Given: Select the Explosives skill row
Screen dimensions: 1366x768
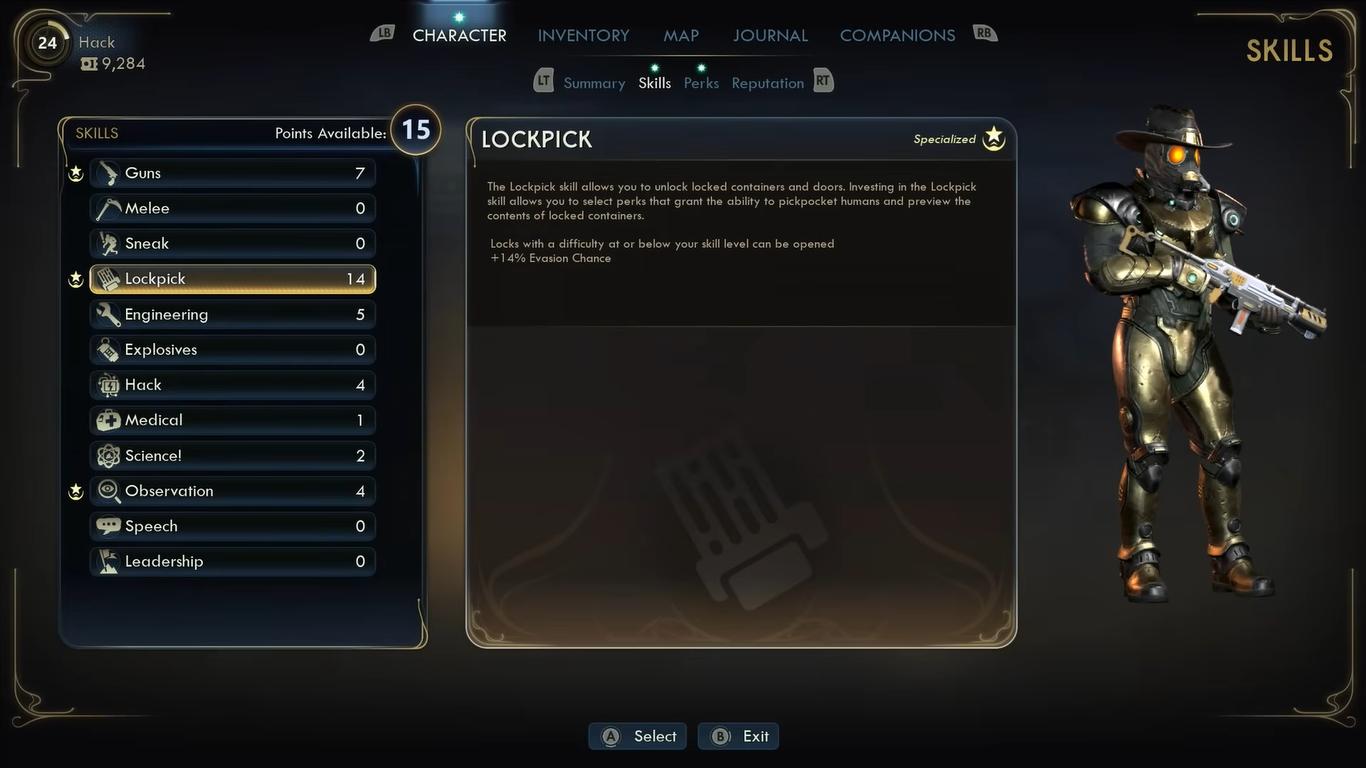Looking at the screenshot, I should click(232, 350).
